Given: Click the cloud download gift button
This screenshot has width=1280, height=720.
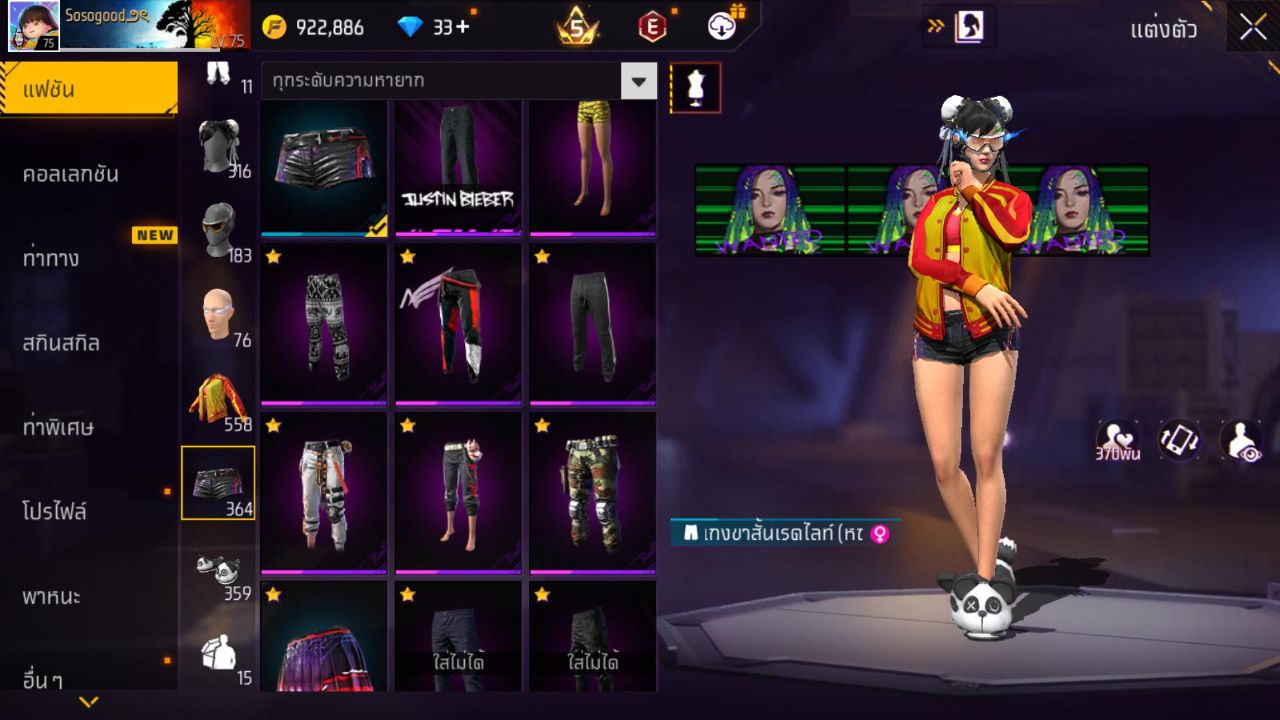Looking at the screenshot, I should (x=723, y=27).
